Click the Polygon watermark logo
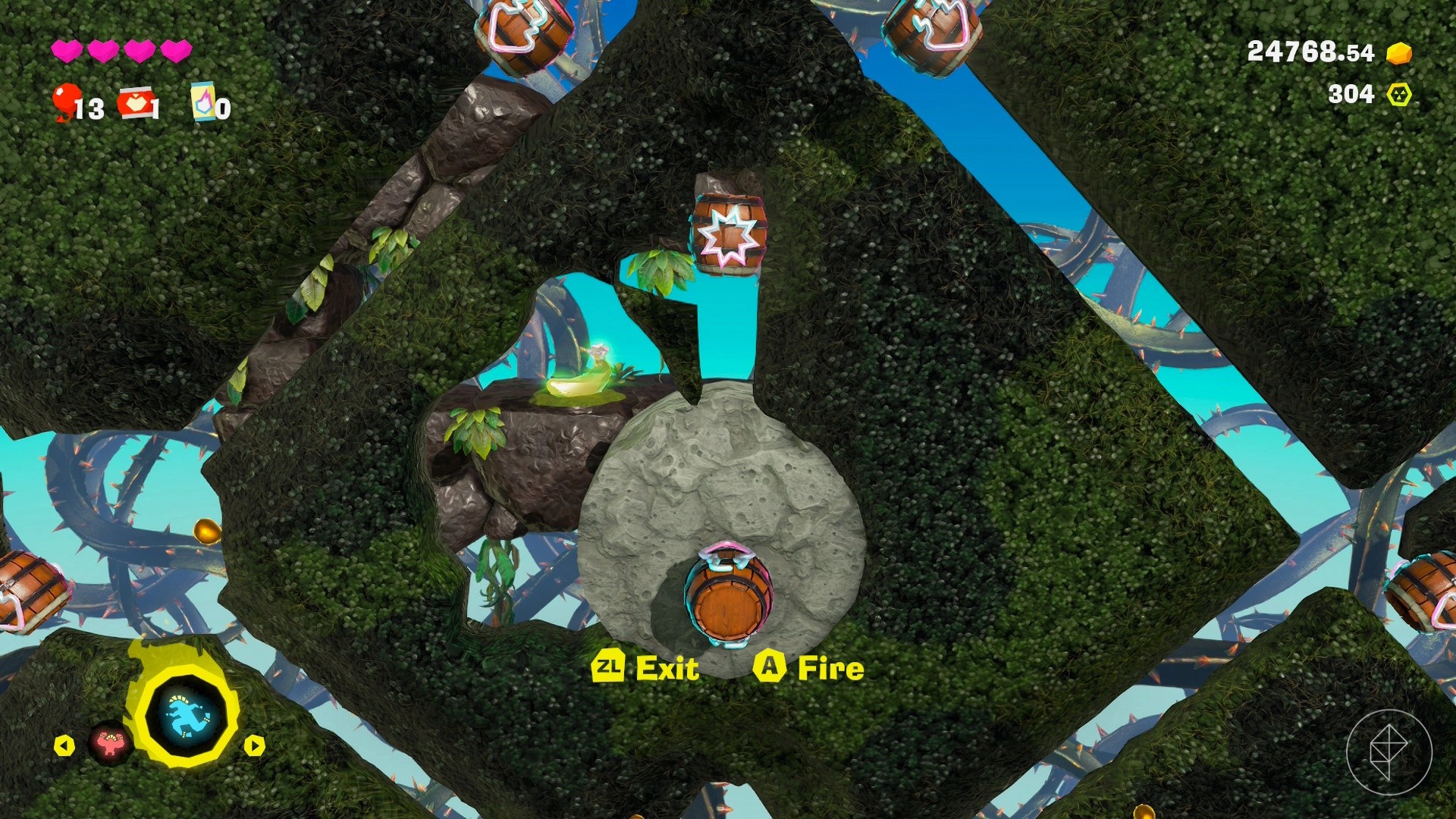Viewport: 1456px width, 819px height. tap(1389, 752)
